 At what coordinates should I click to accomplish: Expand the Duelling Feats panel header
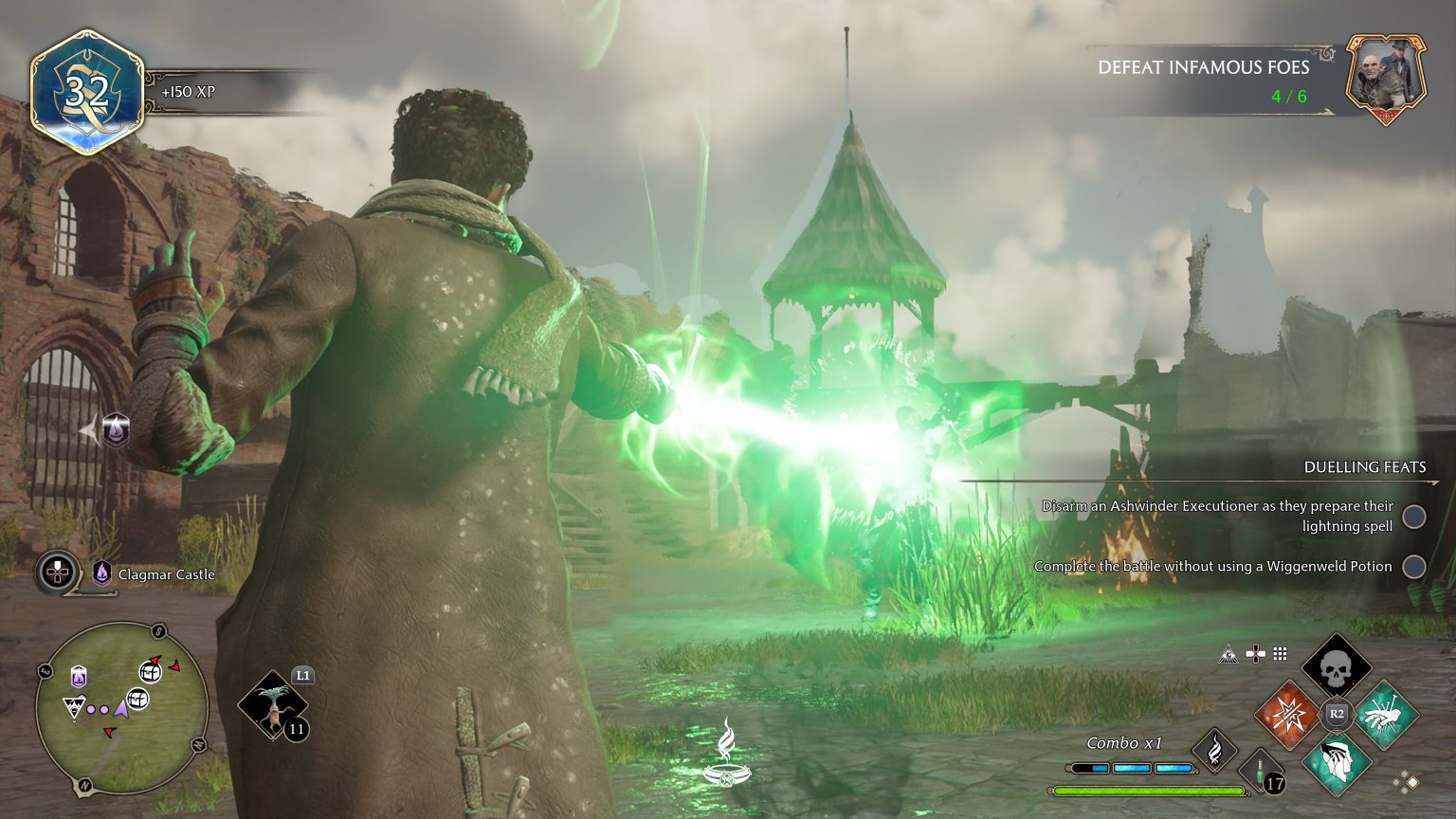click(1365, 466)
